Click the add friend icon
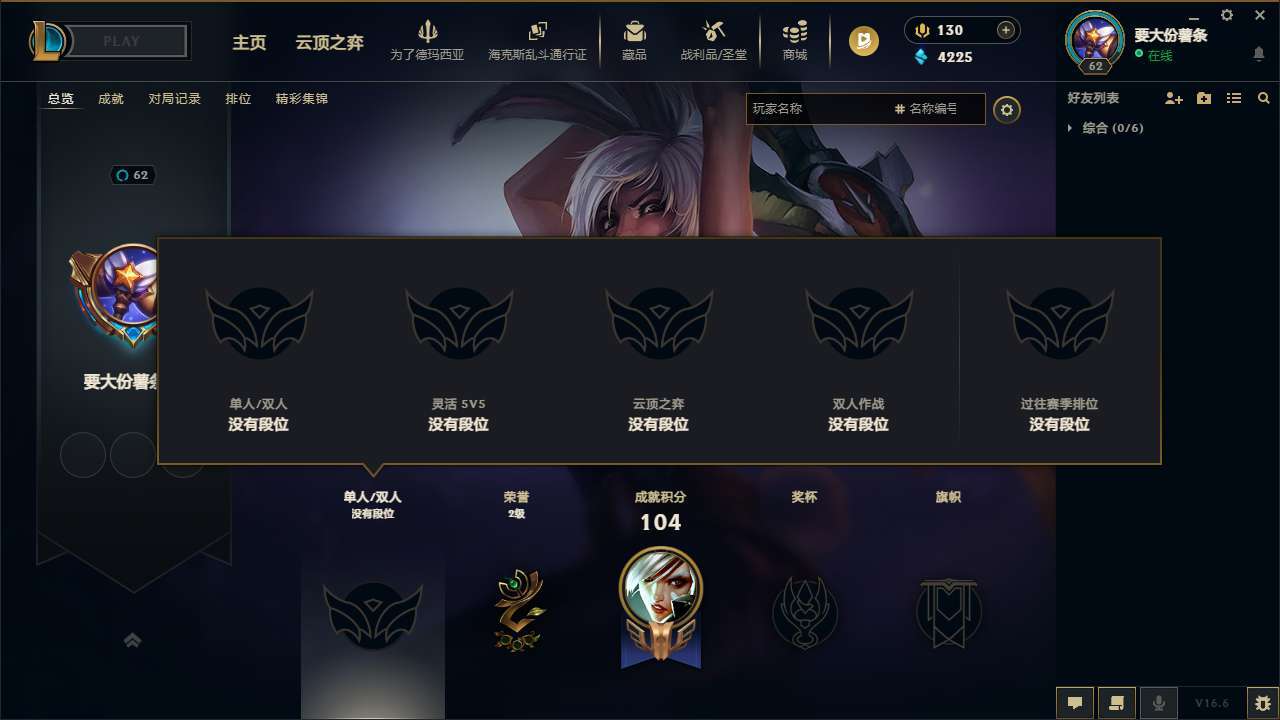This screenshot has height=720, width=1280. point(1170,98)
